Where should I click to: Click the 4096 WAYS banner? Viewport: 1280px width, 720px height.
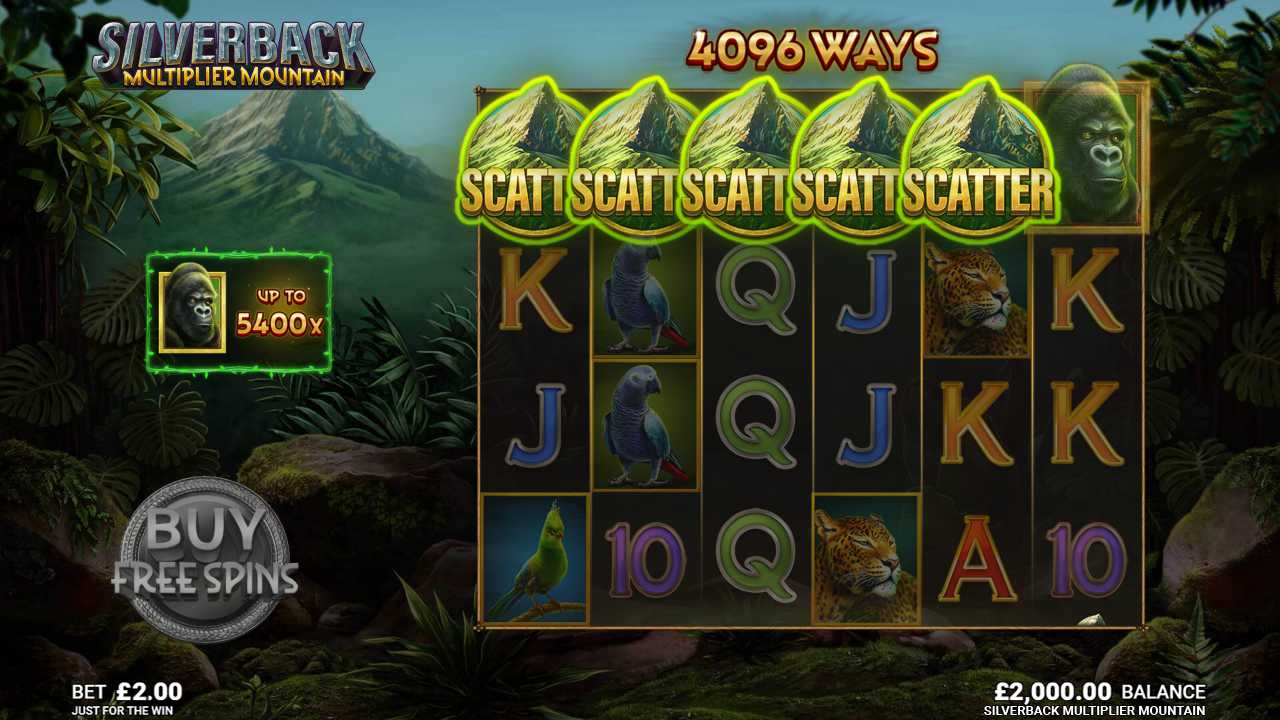[x=810, y=50]
